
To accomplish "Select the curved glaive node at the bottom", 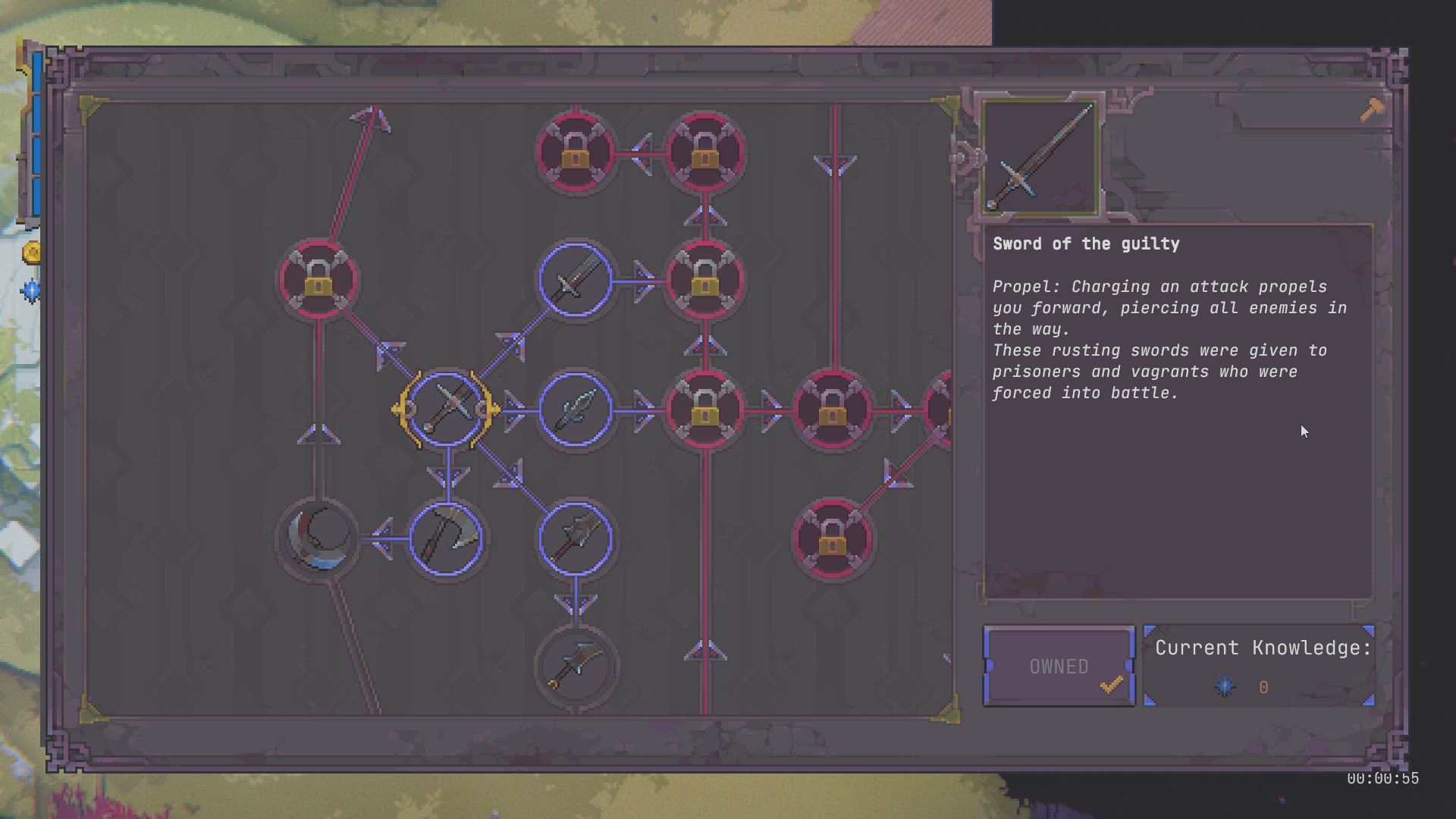I will click(576, 667).
